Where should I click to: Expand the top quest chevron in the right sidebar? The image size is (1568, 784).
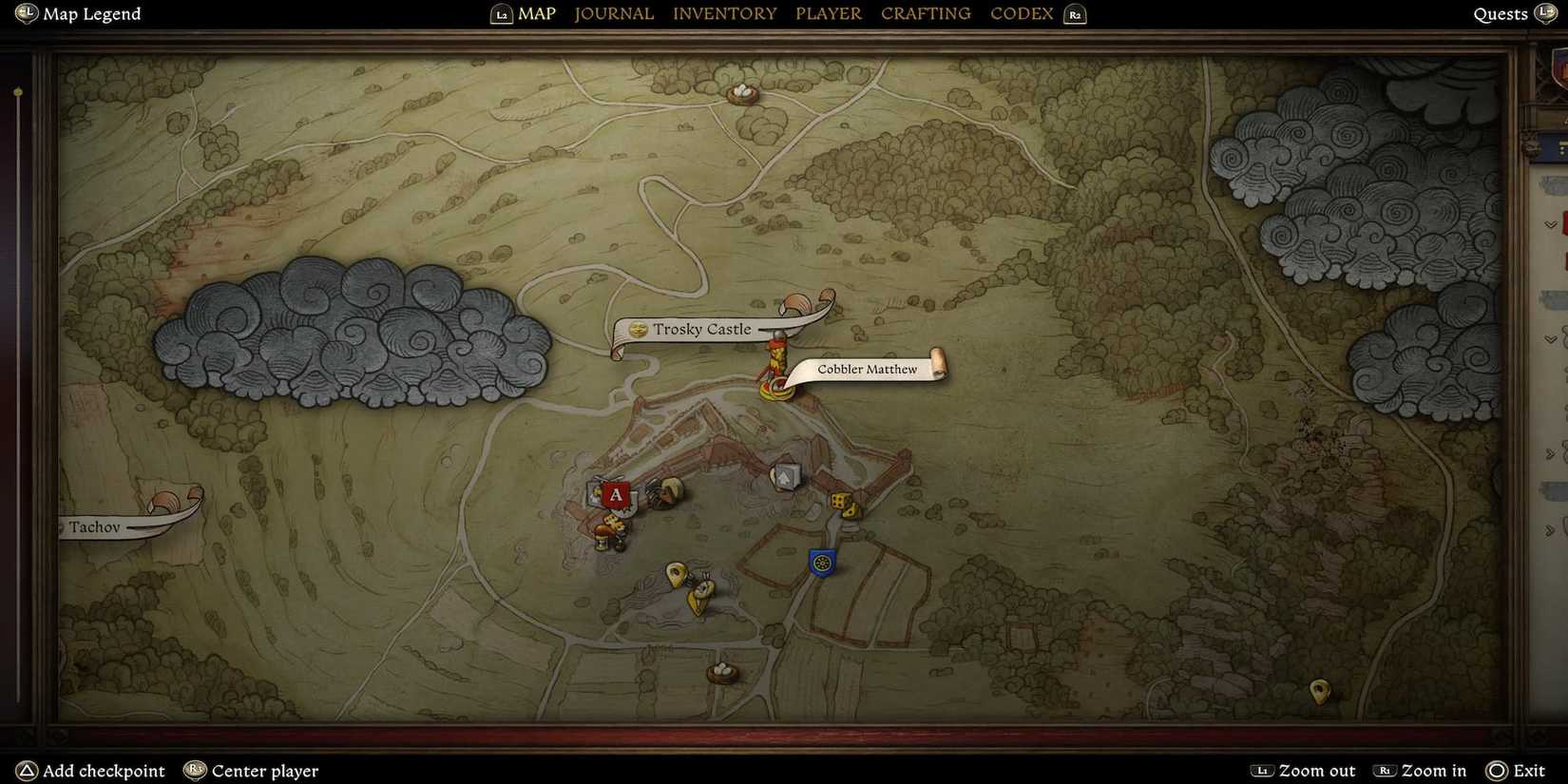point(1552,222)
